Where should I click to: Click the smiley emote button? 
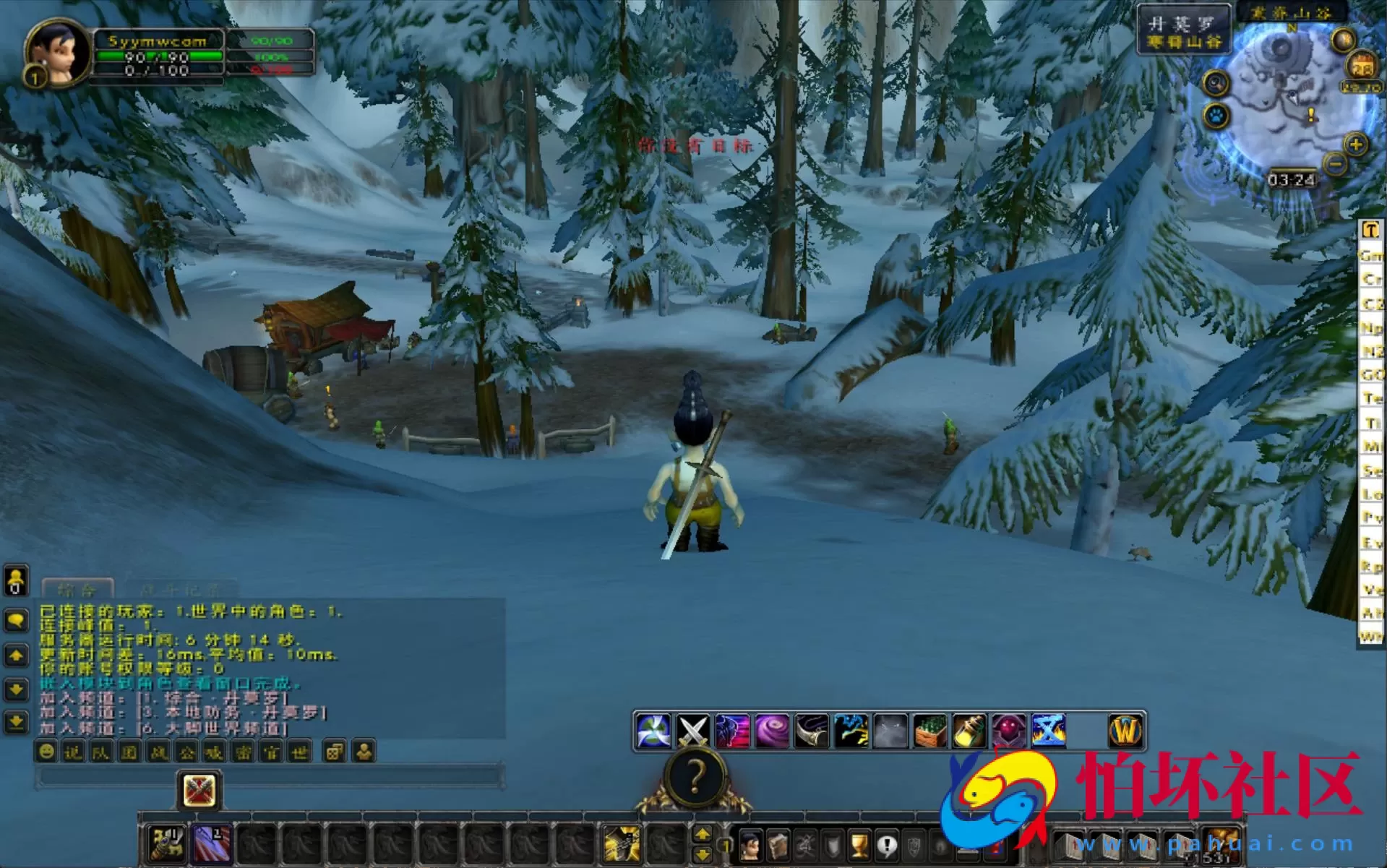tap(46, 752)
